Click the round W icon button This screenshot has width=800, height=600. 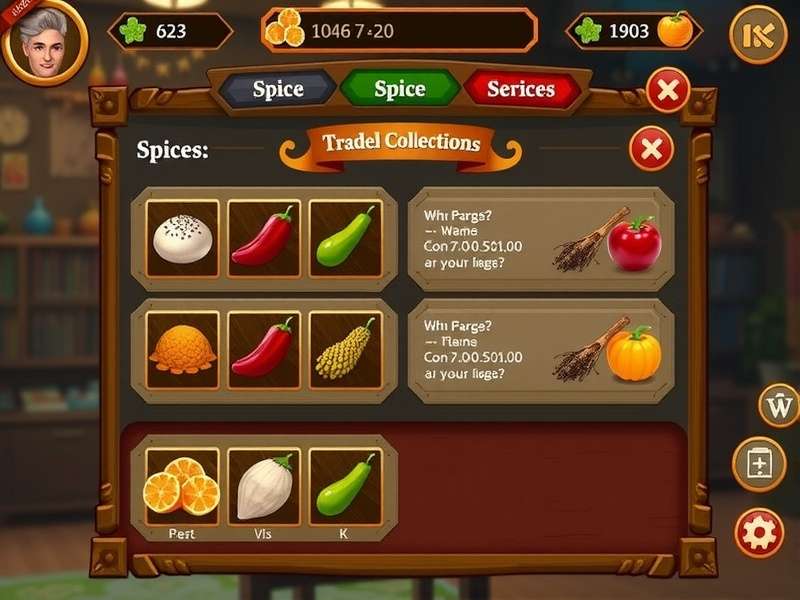778,406
